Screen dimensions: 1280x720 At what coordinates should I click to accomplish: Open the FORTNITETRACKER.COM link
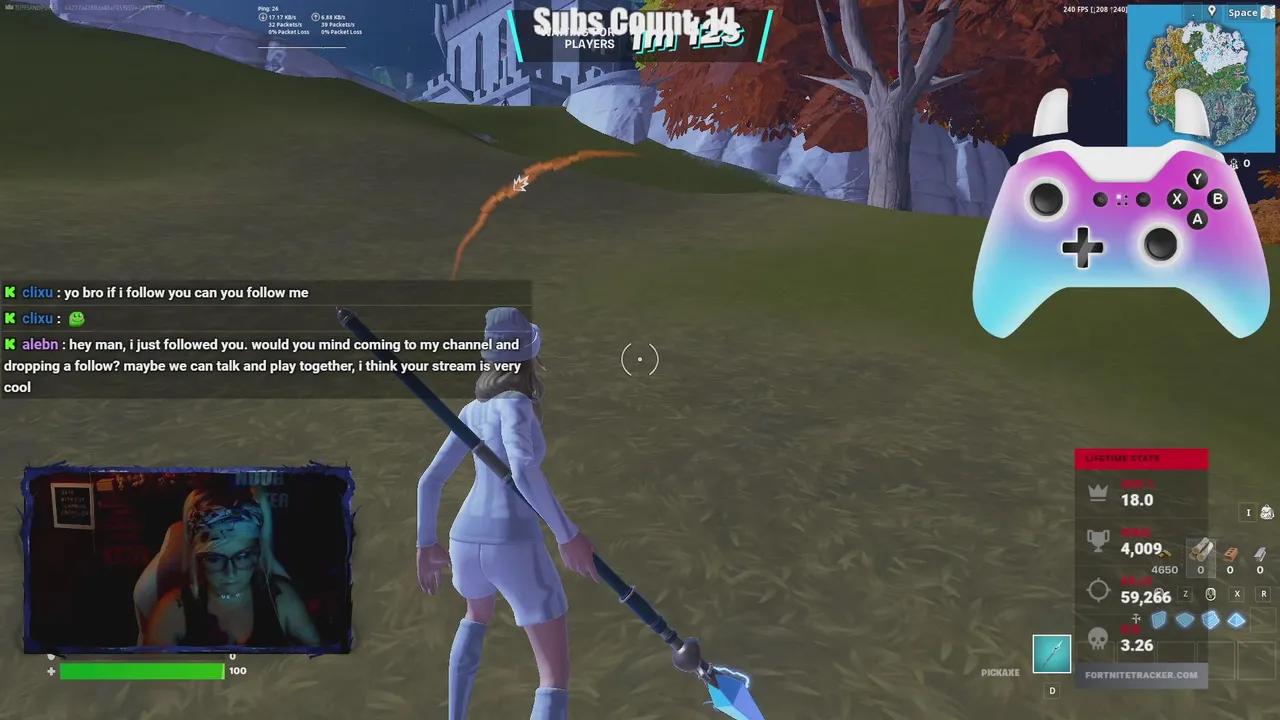coord(1141,675)
